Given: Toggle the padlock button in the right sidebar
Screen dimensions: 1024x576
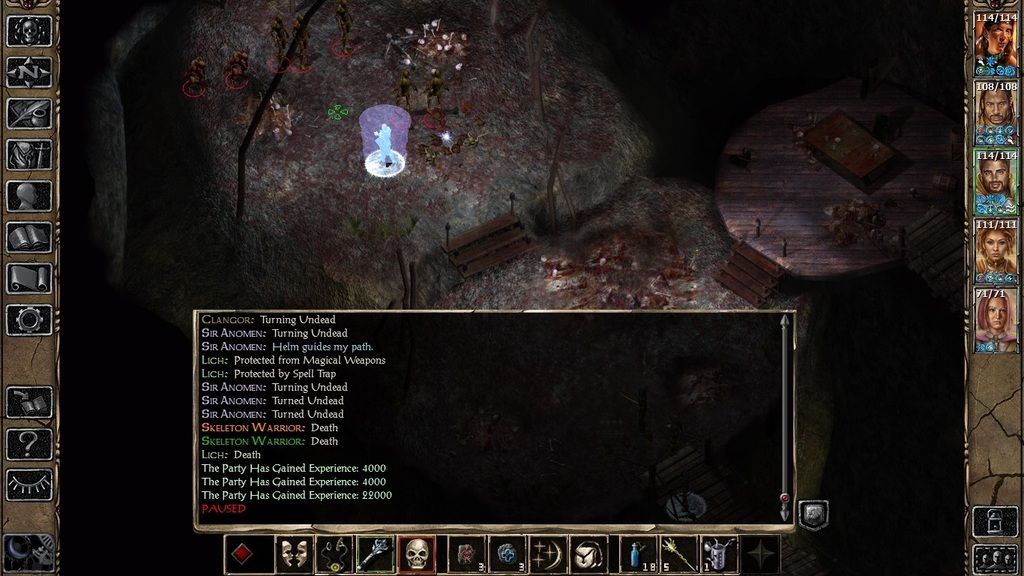Looking at the screenshot, I should pyautogui.click(x=996, y=521).
